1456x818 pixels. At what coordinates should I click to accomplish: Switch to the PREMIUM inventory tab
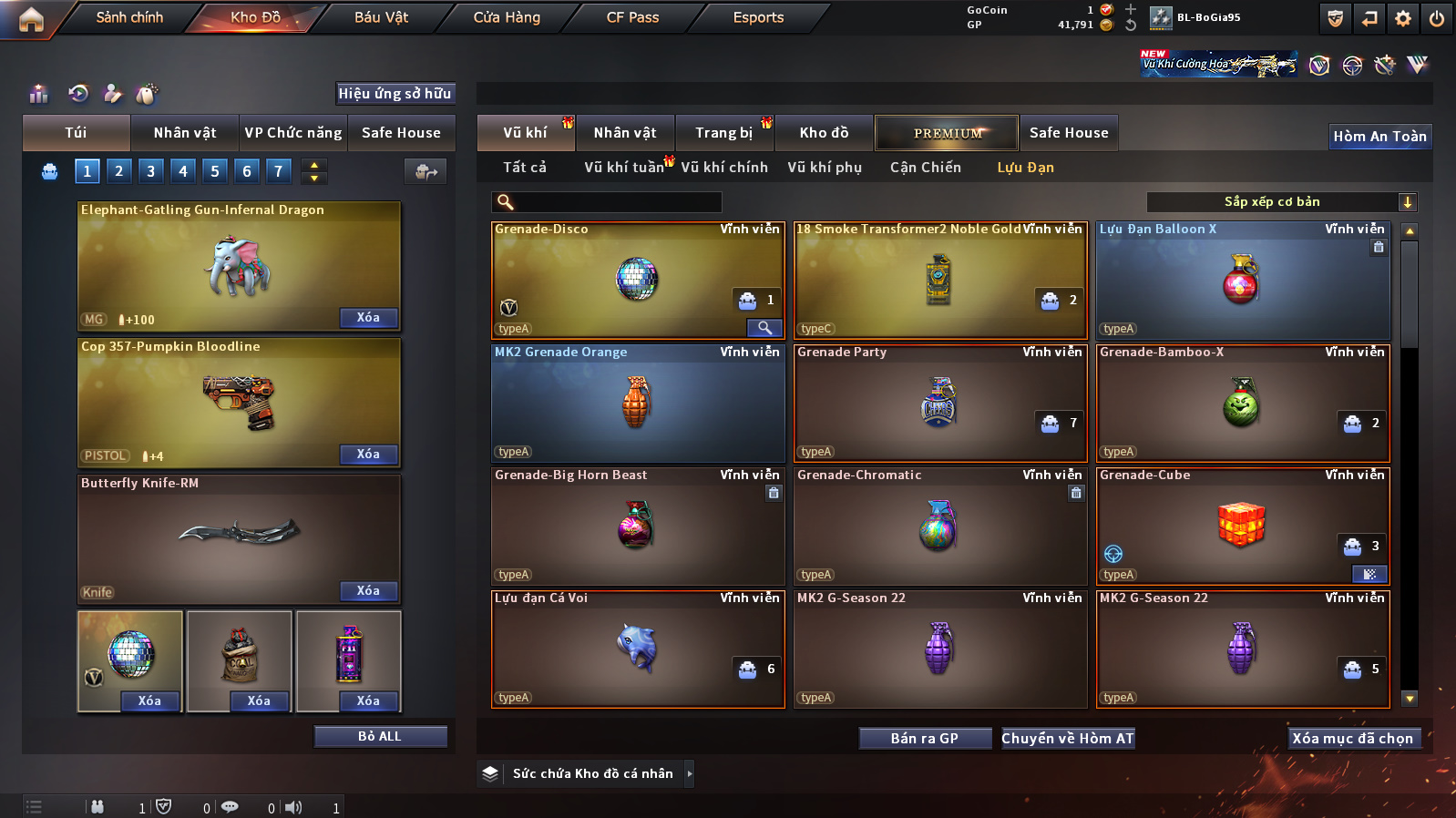coord(947,133)
